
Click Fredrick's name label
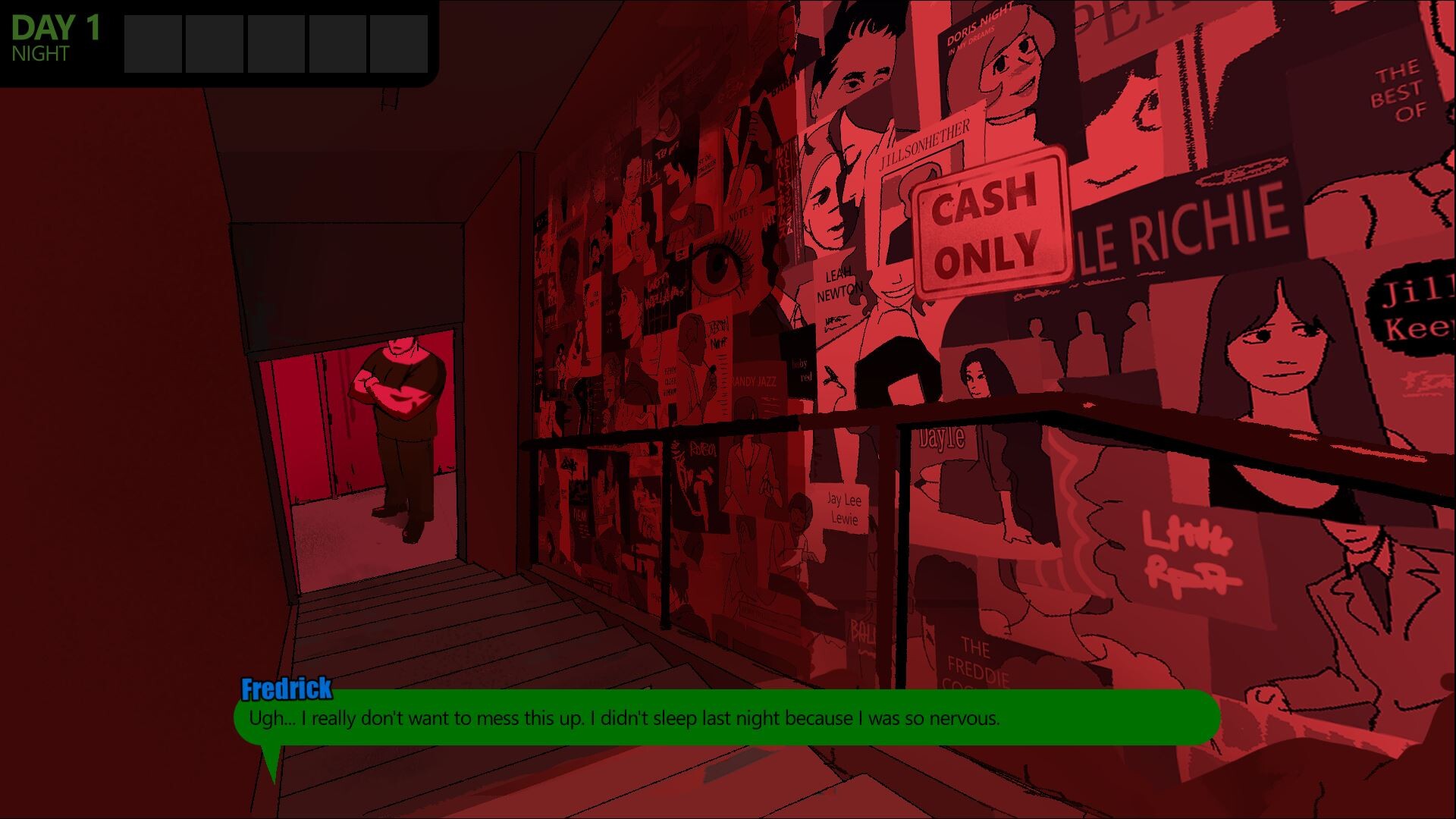click(x=286, y=689)
